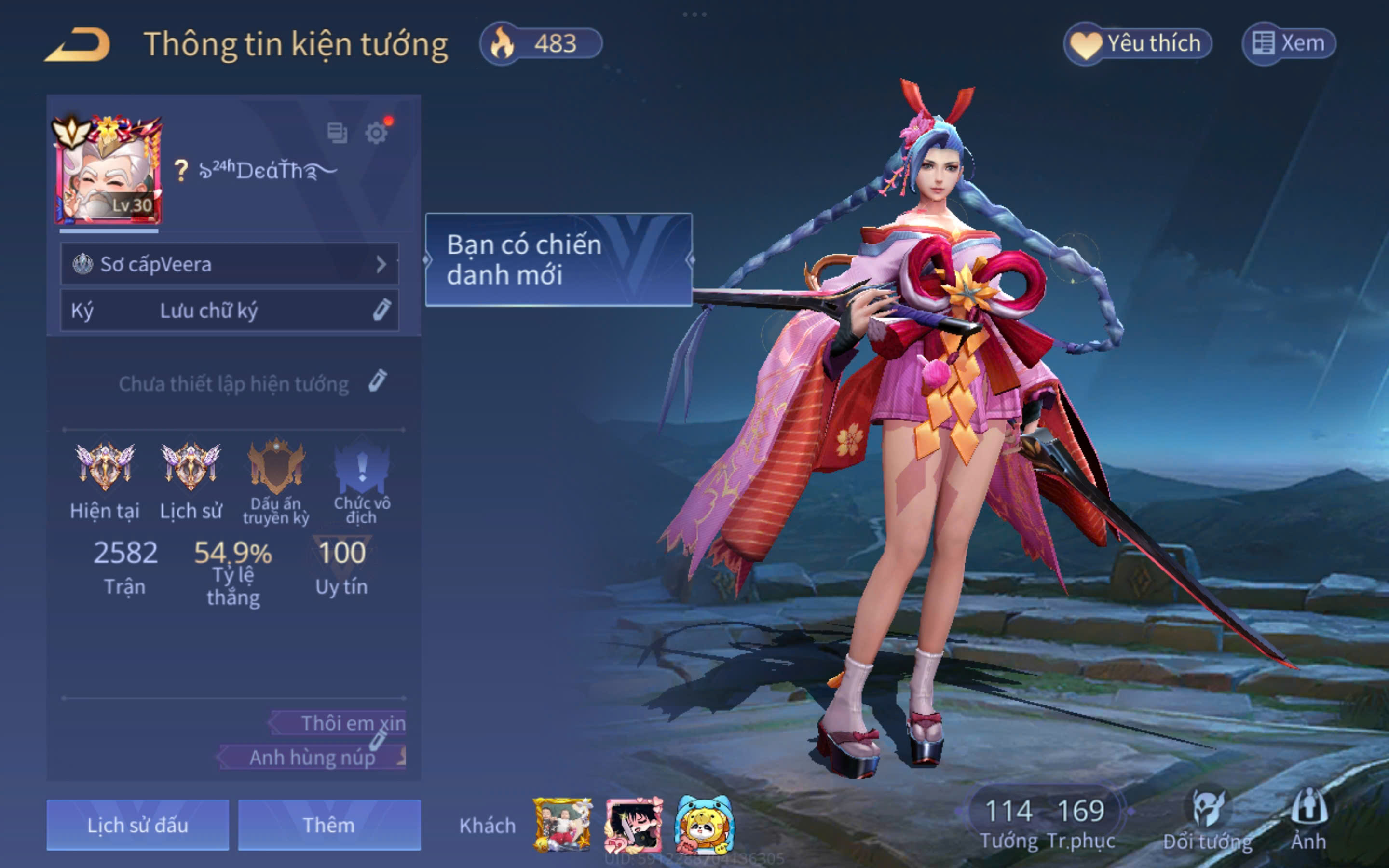Screen dimensions: 1389x868
Task: Open the Dấu ấn truyền kỳ emblem
Action: click(276, 466)
